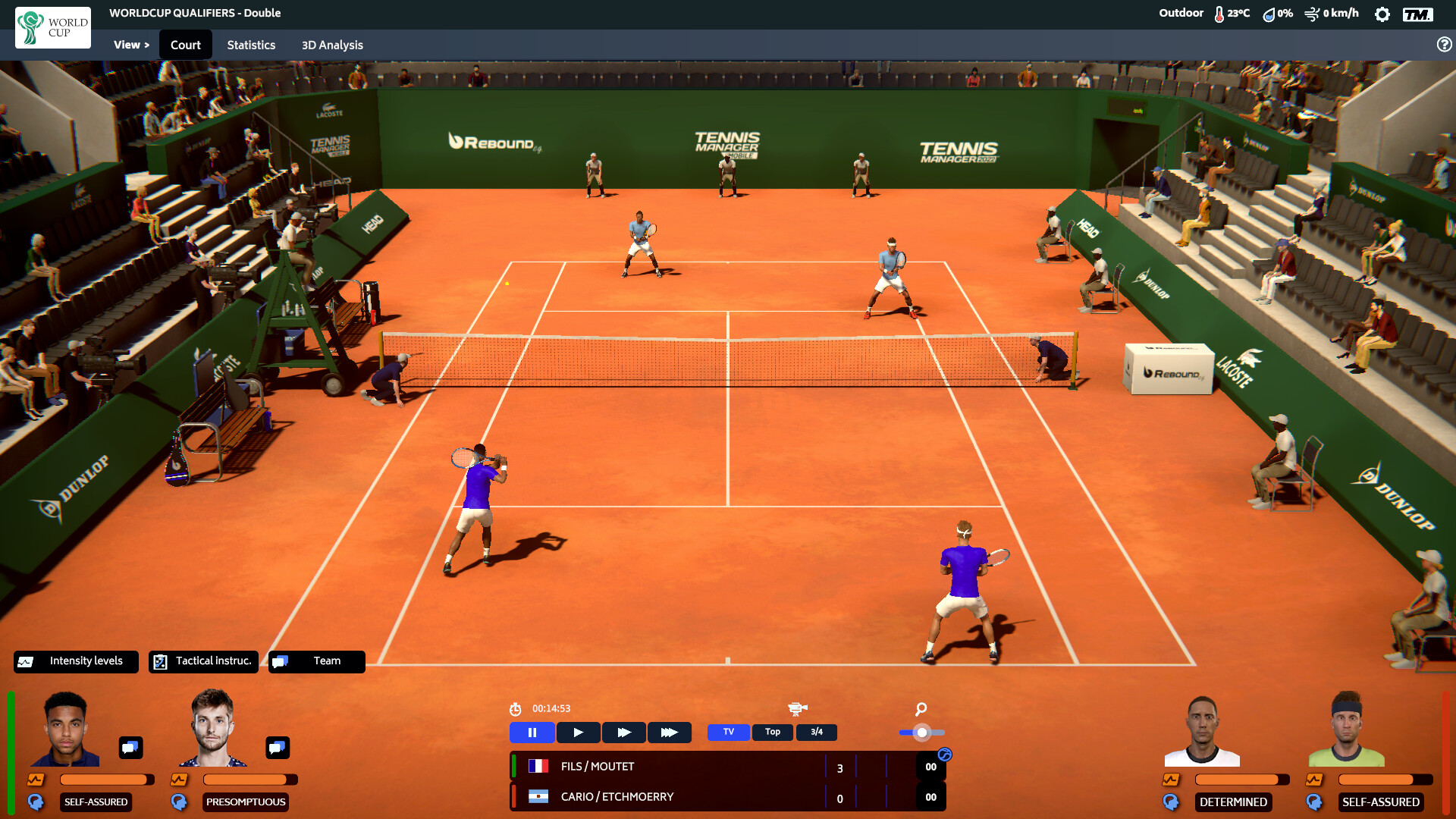
Task: Click the stopwatch icon beside the match timer
Action: coord(515,708)
